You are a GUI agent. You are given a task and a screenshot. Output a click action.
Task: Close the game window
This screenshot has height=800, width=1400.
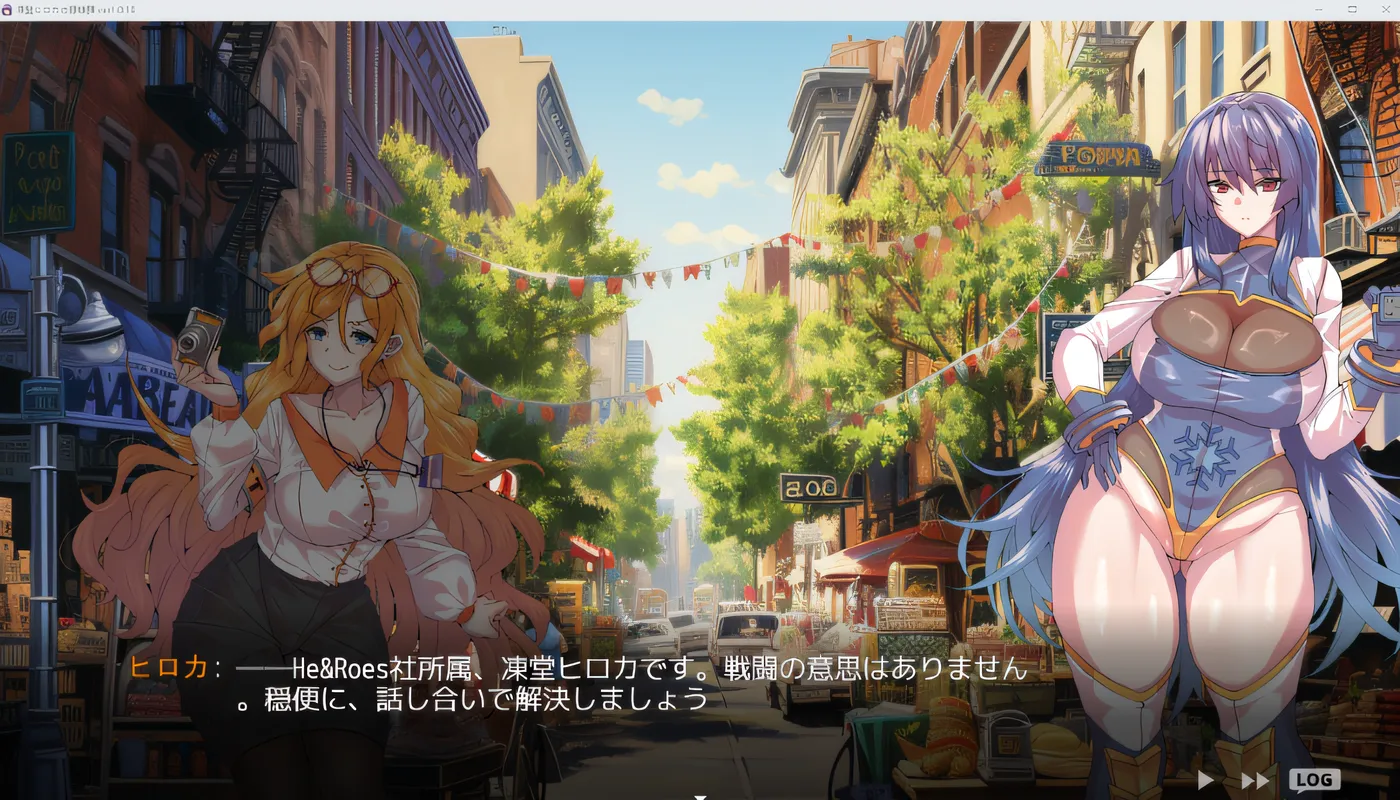click(1387, 9)
